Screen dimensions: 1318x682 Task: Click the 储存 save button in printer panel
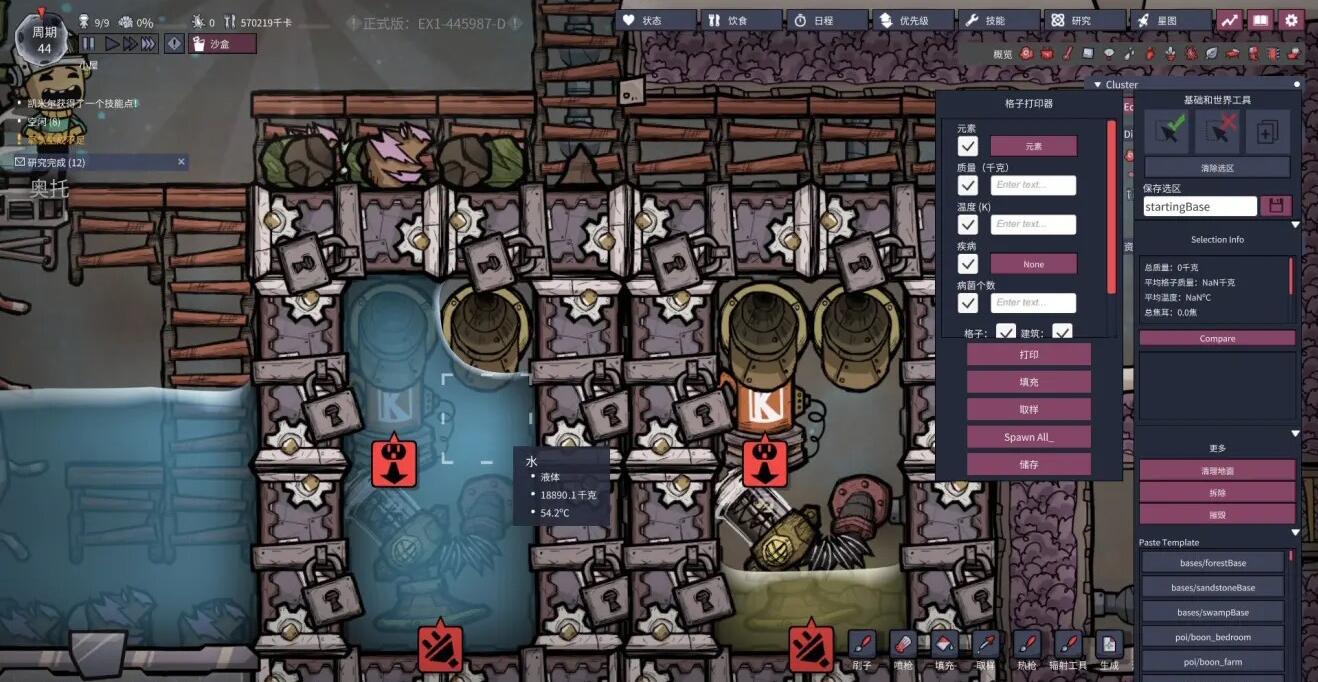[1028, 464]
